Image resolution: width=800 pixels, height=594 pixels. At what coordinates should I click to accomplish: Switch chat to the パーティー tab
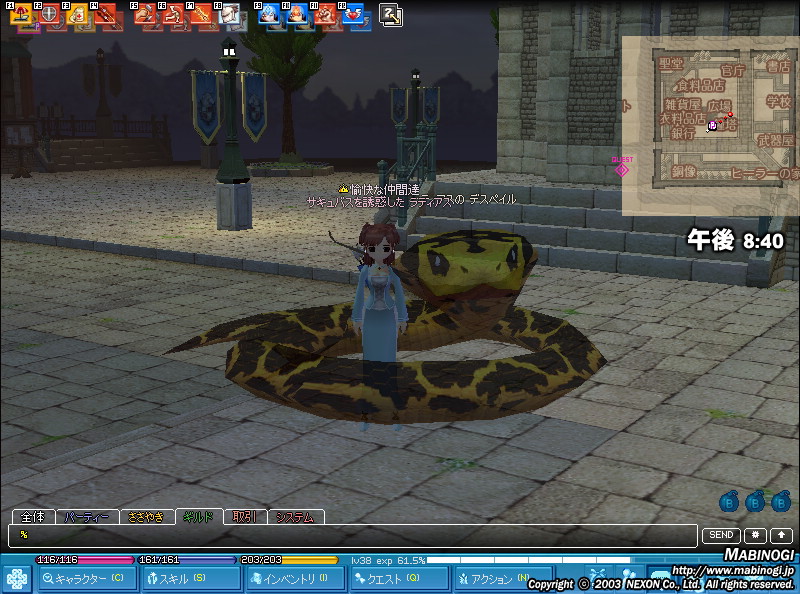coord(87,517)
